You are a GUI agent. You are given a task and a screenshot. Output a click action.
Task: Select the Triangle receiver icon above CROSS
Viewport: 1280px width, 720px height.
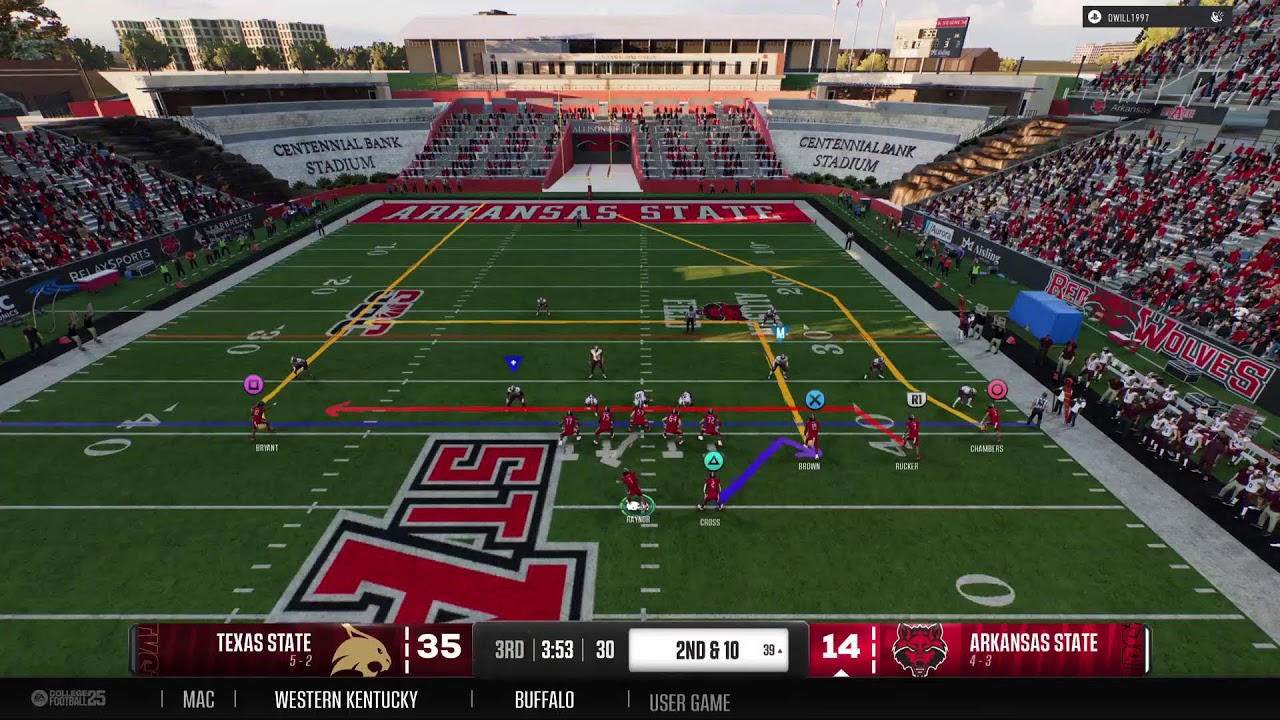tap(713, 462)
